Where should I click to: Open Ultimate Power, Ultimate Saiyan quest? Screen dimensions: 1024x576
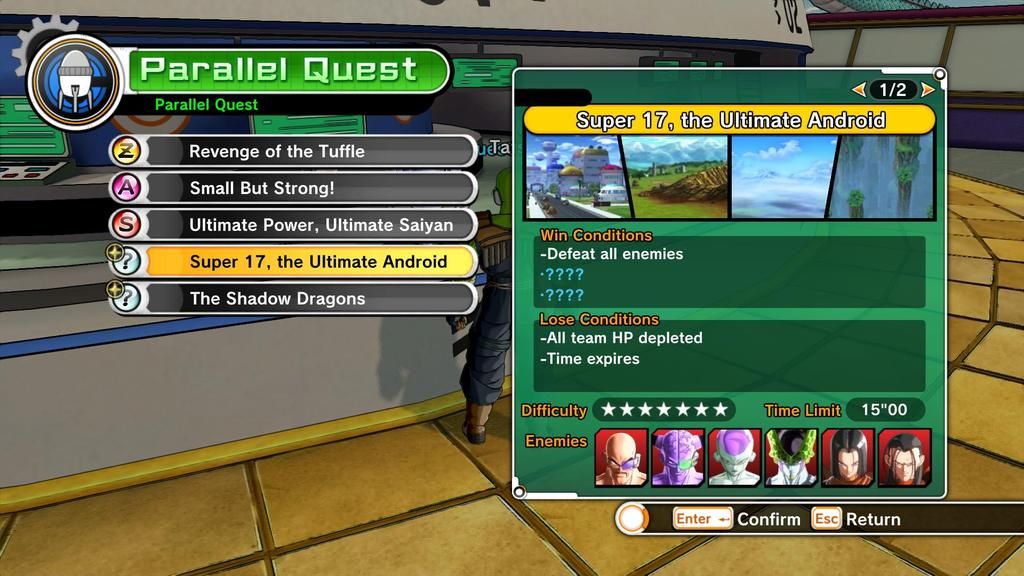(292, 225)
